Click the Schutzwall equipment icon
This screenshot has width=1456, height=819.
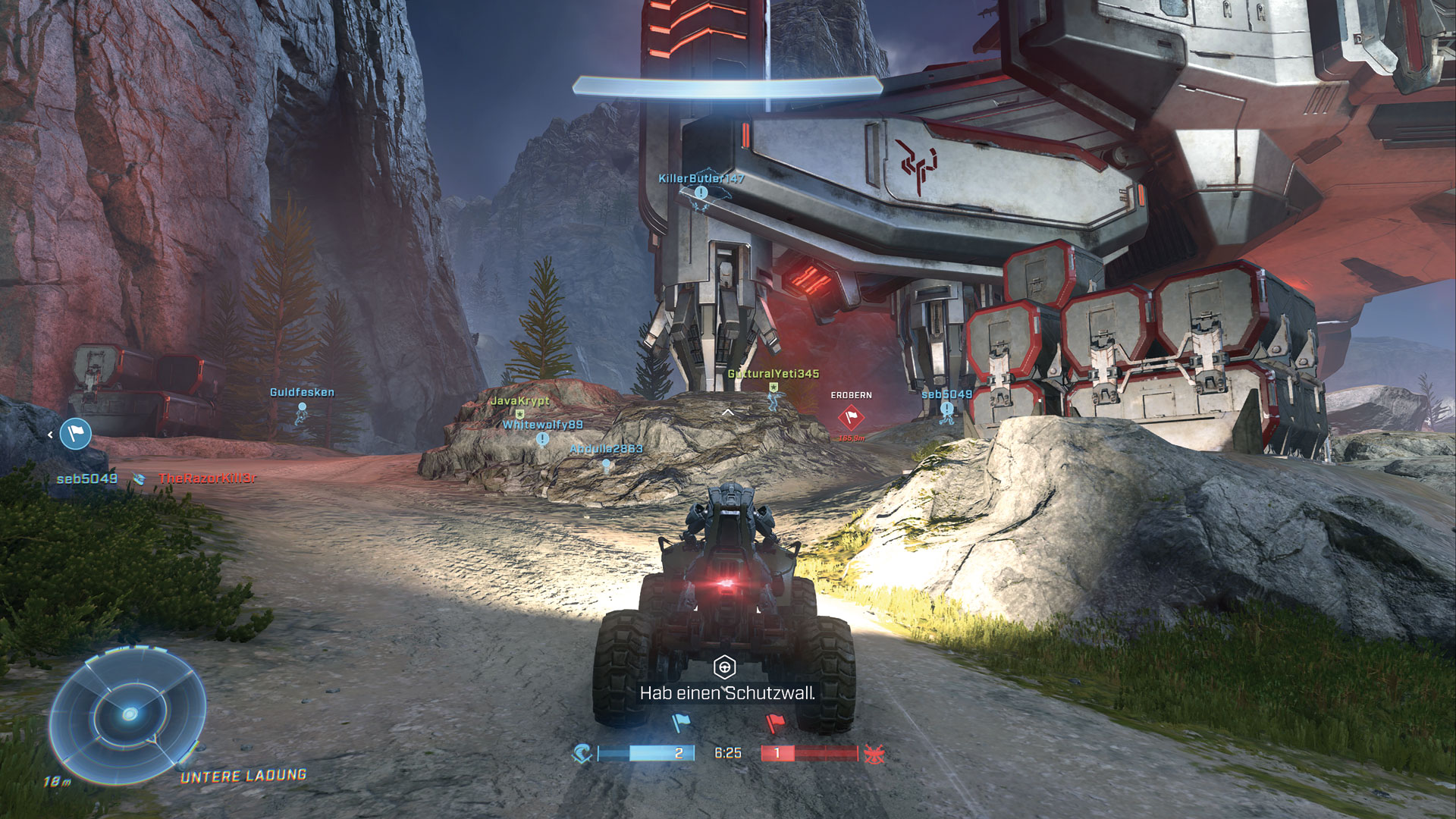pos(725,667)
